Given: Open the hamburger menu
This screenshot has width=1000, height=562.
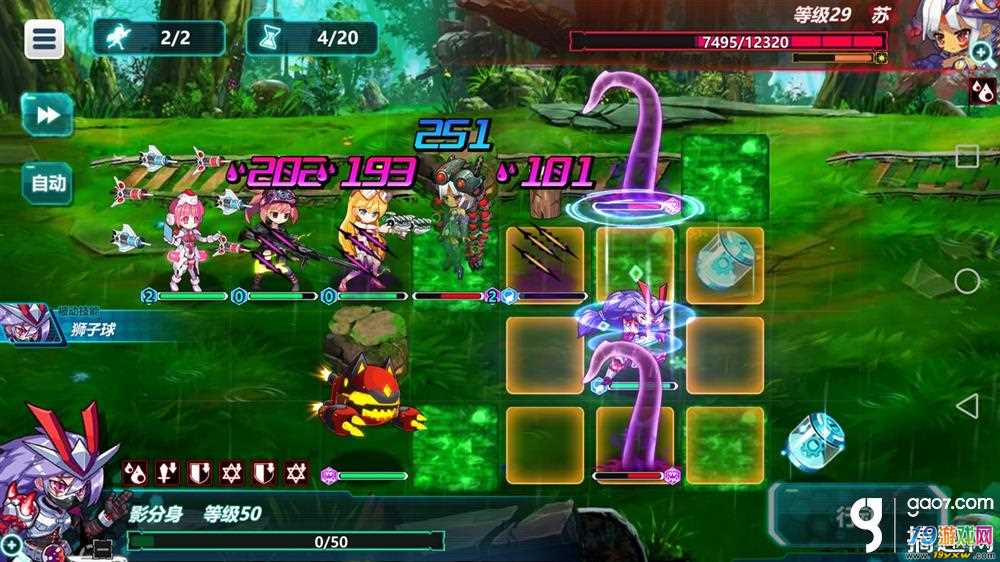Looking at the screenshot, I should pyautogui.click(x=44, y=39).
